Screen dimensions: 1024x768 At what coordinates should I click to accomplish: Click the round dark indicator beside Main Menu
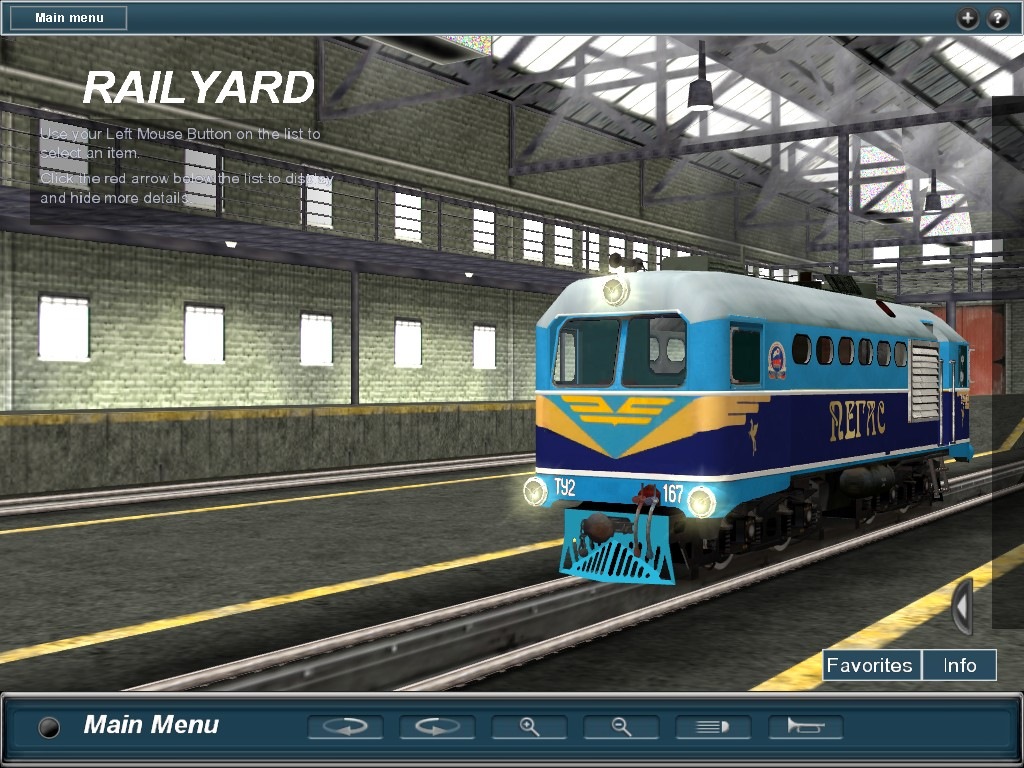click(x=48, y=727)
